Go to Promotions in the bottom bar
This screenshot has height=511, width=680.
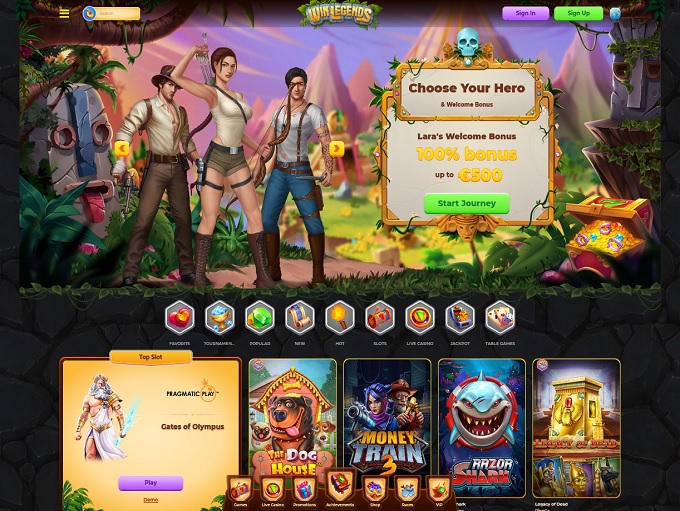305,491
